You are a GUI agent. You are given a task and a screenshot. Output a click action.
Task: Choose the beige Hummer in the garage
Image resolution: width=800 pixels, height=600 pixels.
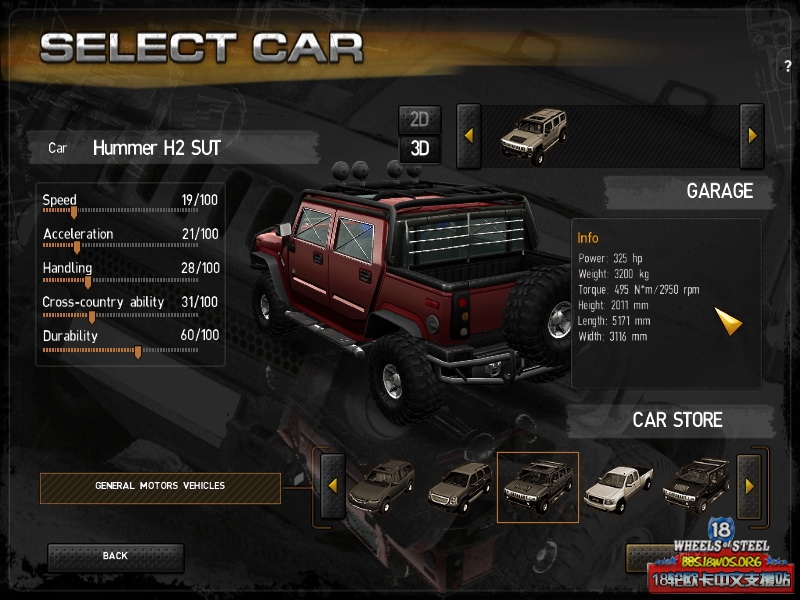pos(533,136)
